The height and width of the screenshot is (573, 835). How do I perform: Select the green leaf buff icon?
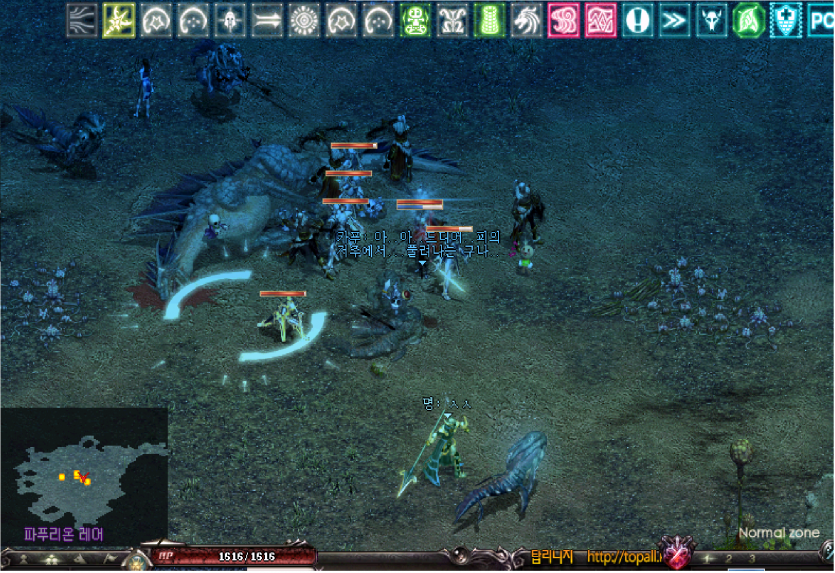pos(748,20)
